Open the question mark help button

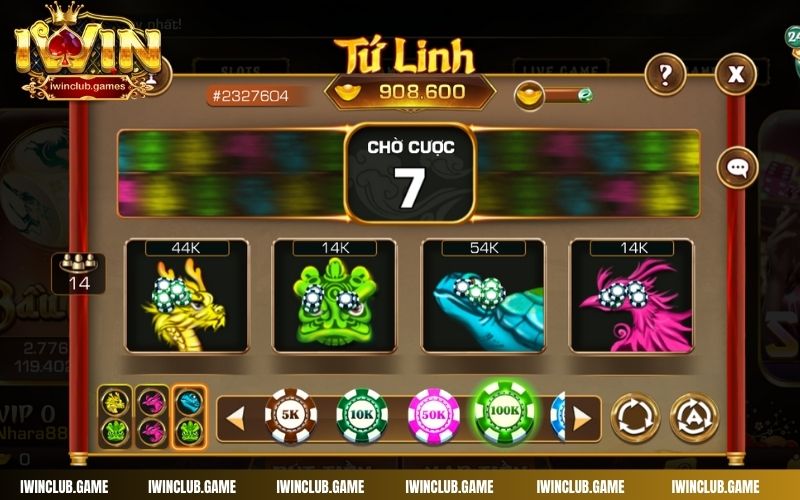664,74
